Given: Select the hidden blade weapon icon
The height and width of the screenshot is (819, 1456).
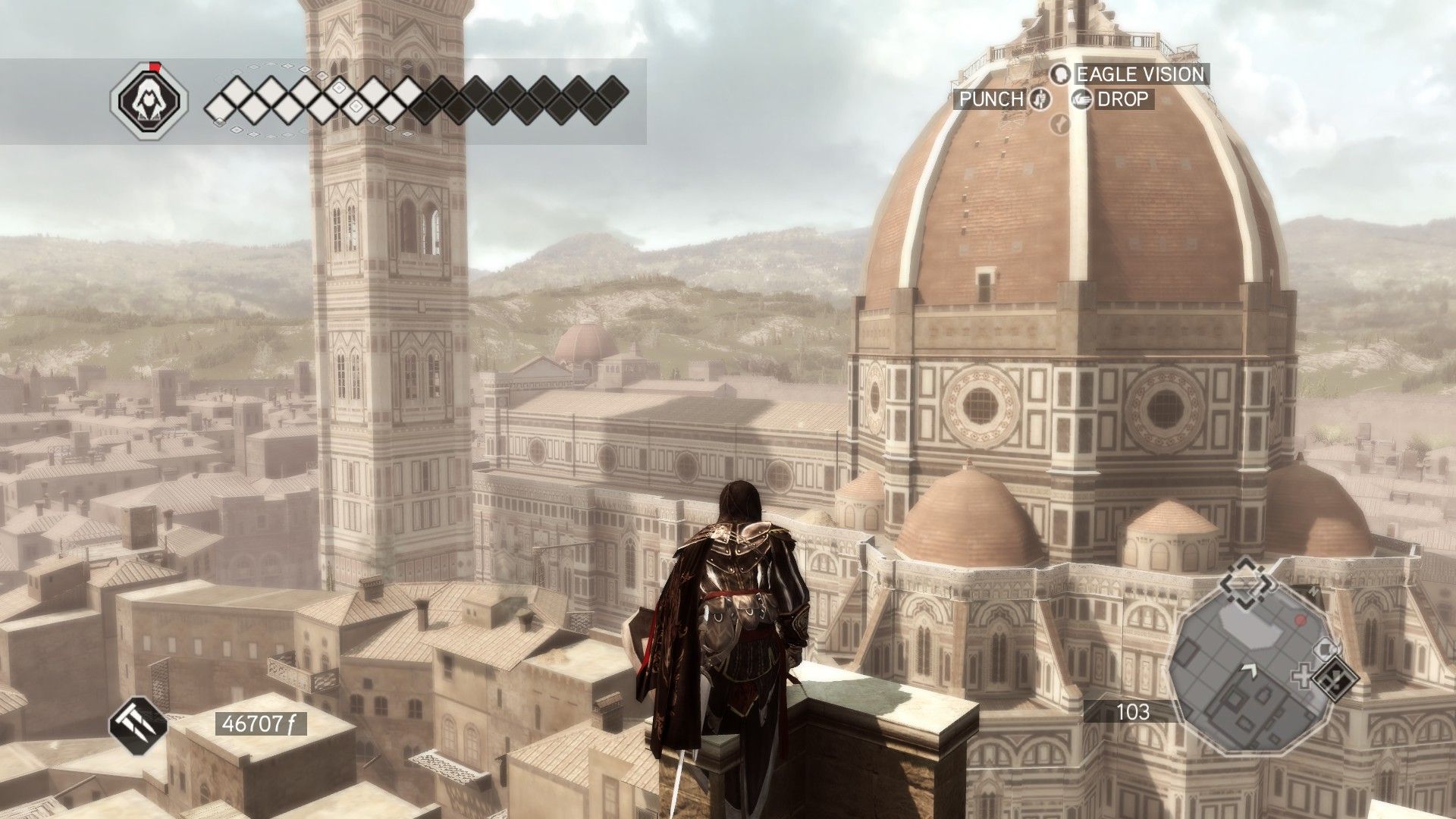Looking at the screenshot, I should (138, 724).
